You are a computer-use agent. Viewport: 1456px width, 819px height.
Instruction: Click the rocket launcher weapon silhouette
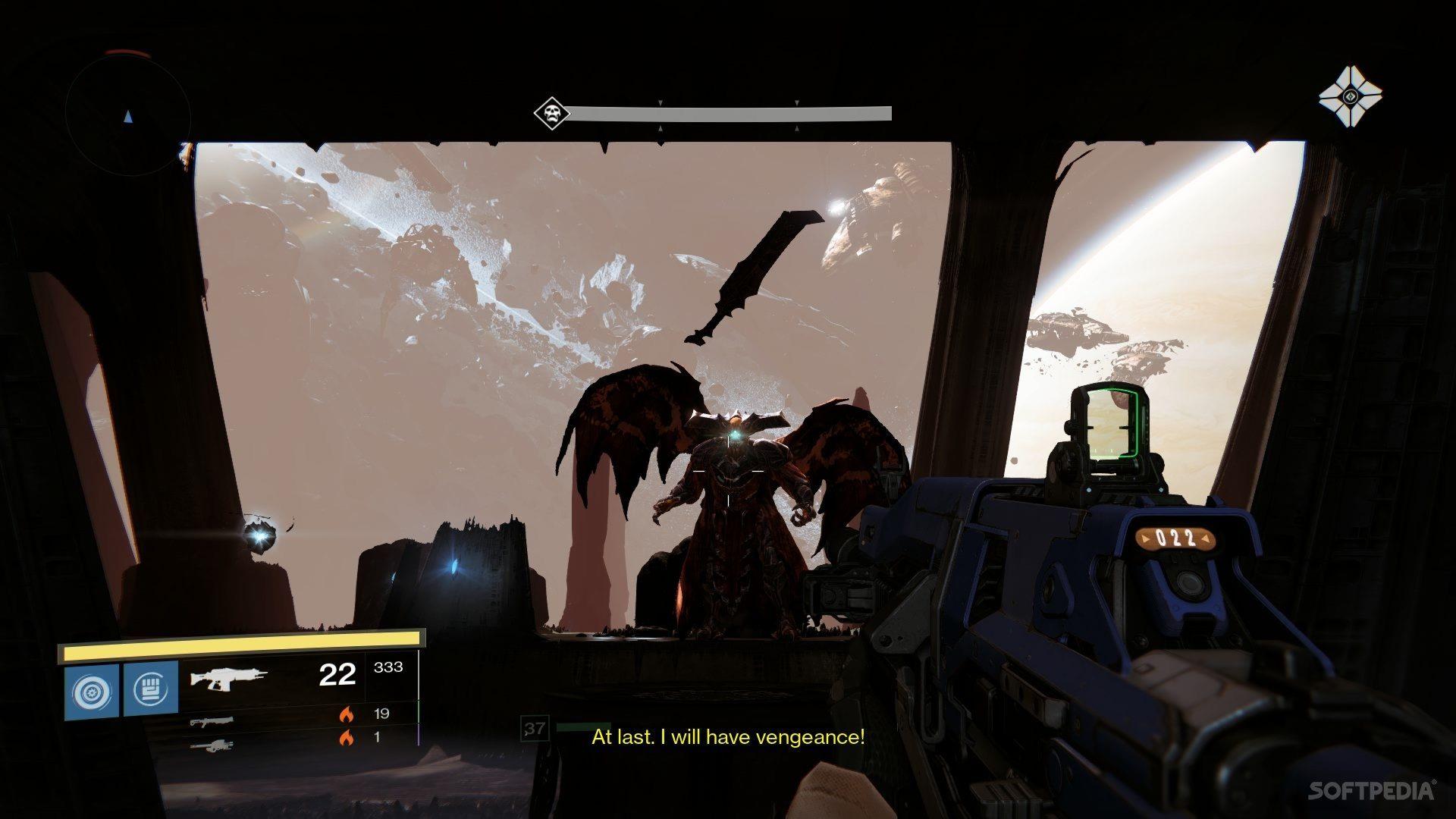click(215, 744)
